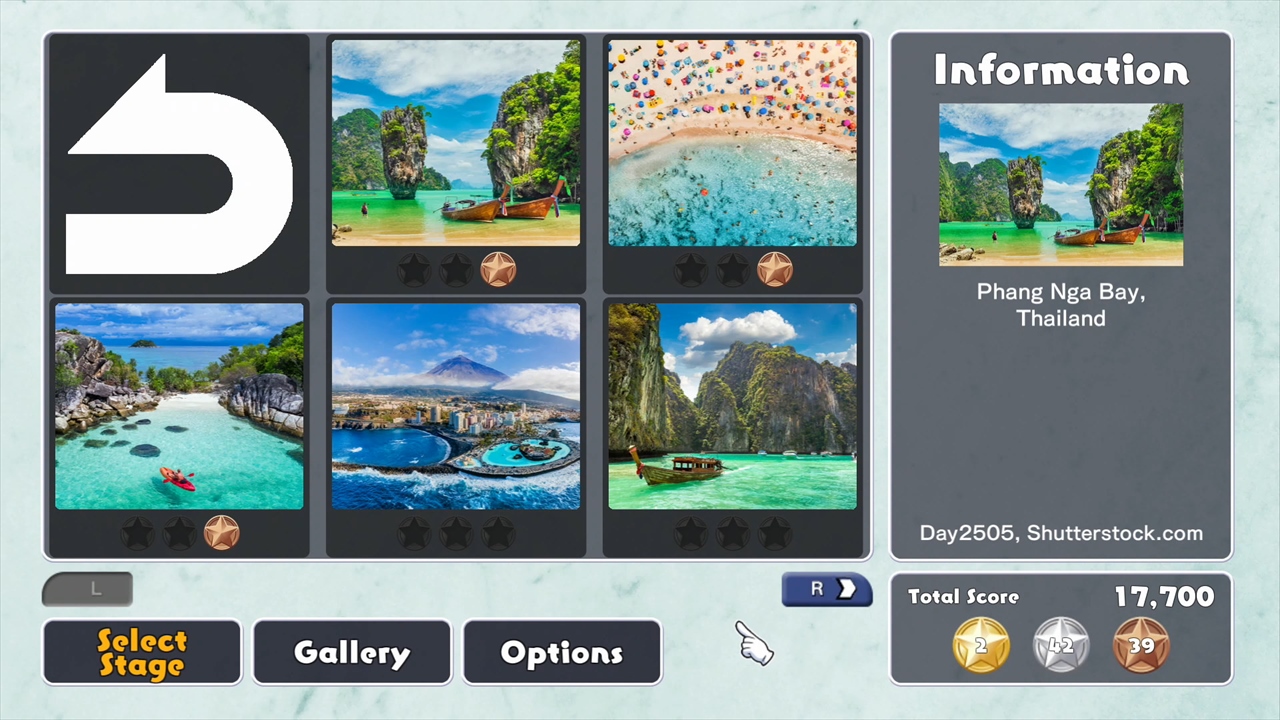Open the Gallery

point(351,652)
